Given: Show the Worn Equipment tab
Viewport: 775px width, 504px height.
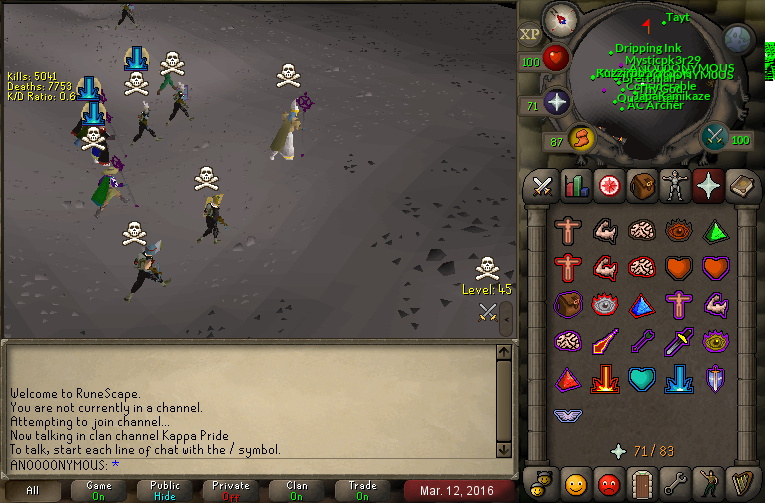Looking at the screenshot, I should point(675,185).
